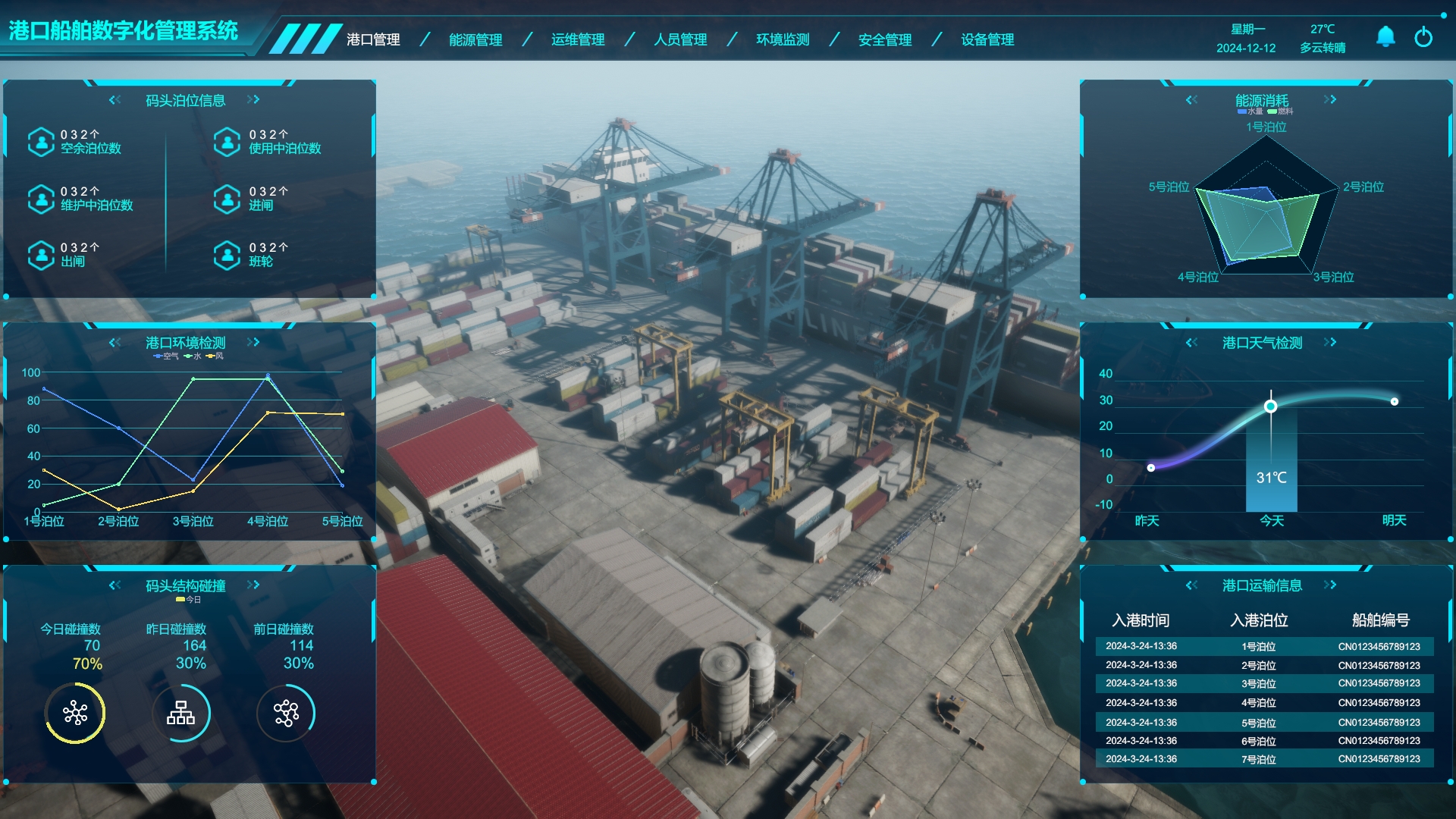Image resolution: width=1456 pixels, height=819 pixels.
Task: Click the notification bell icon
Action: click(x=1385, y=36)
